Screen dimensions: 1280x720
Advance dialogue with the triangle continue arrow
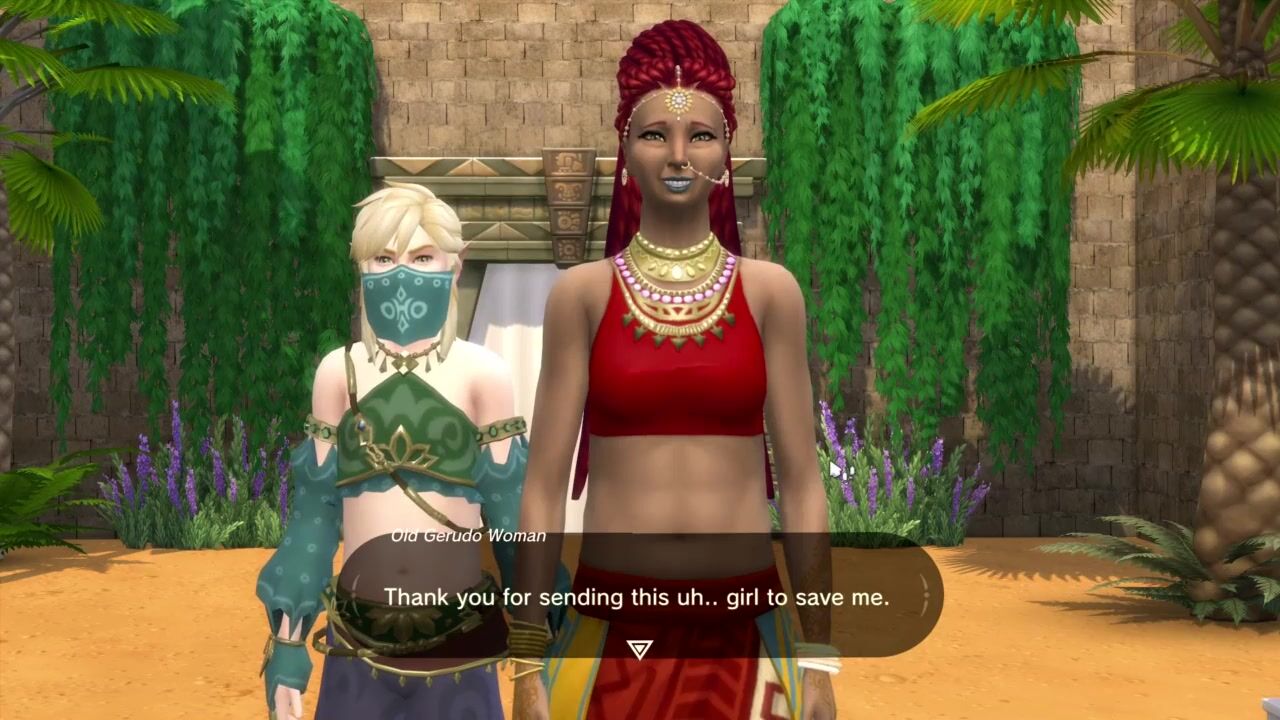[640, 650]
